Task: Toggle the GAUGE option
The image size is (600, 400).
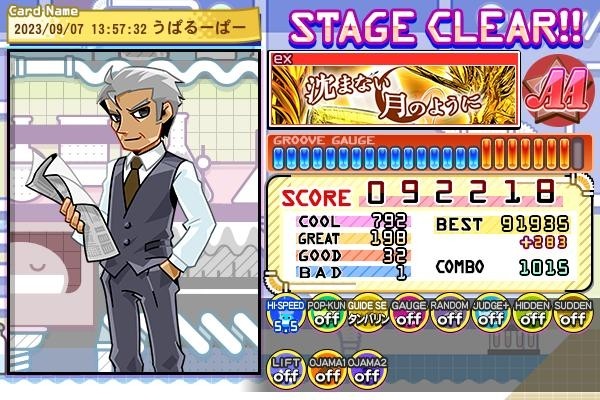Action: coord(408,320)
